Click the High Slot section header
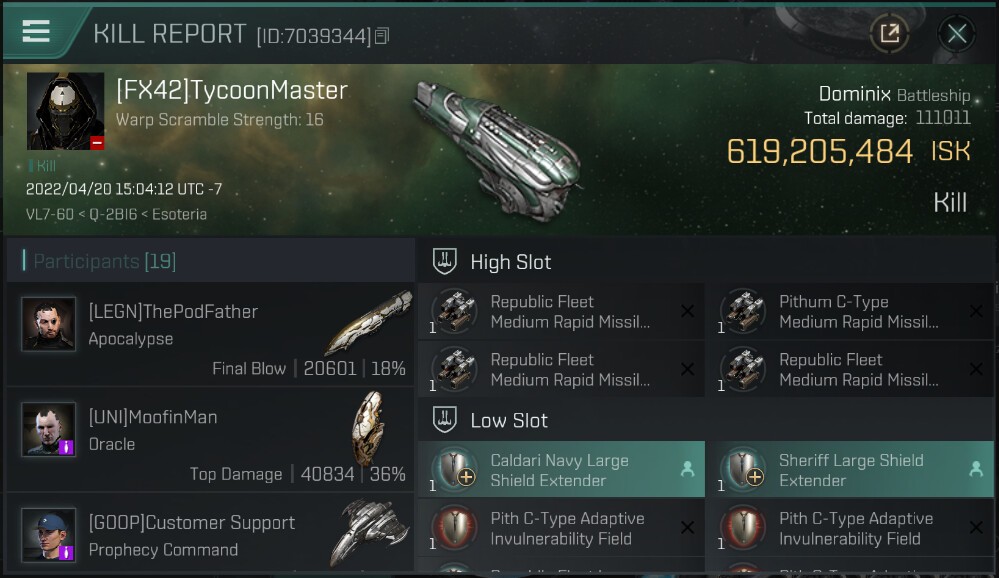Screen dimensions: 999x578 pos(510,262)
